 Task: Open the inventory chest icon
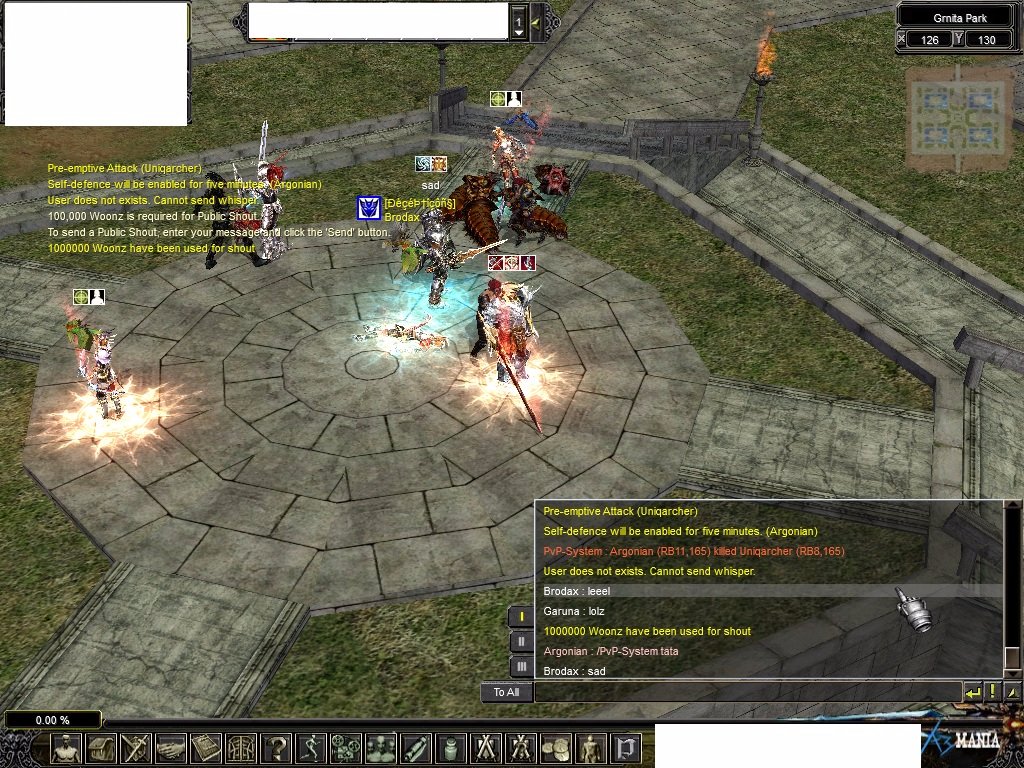click(x=101, y=747)
